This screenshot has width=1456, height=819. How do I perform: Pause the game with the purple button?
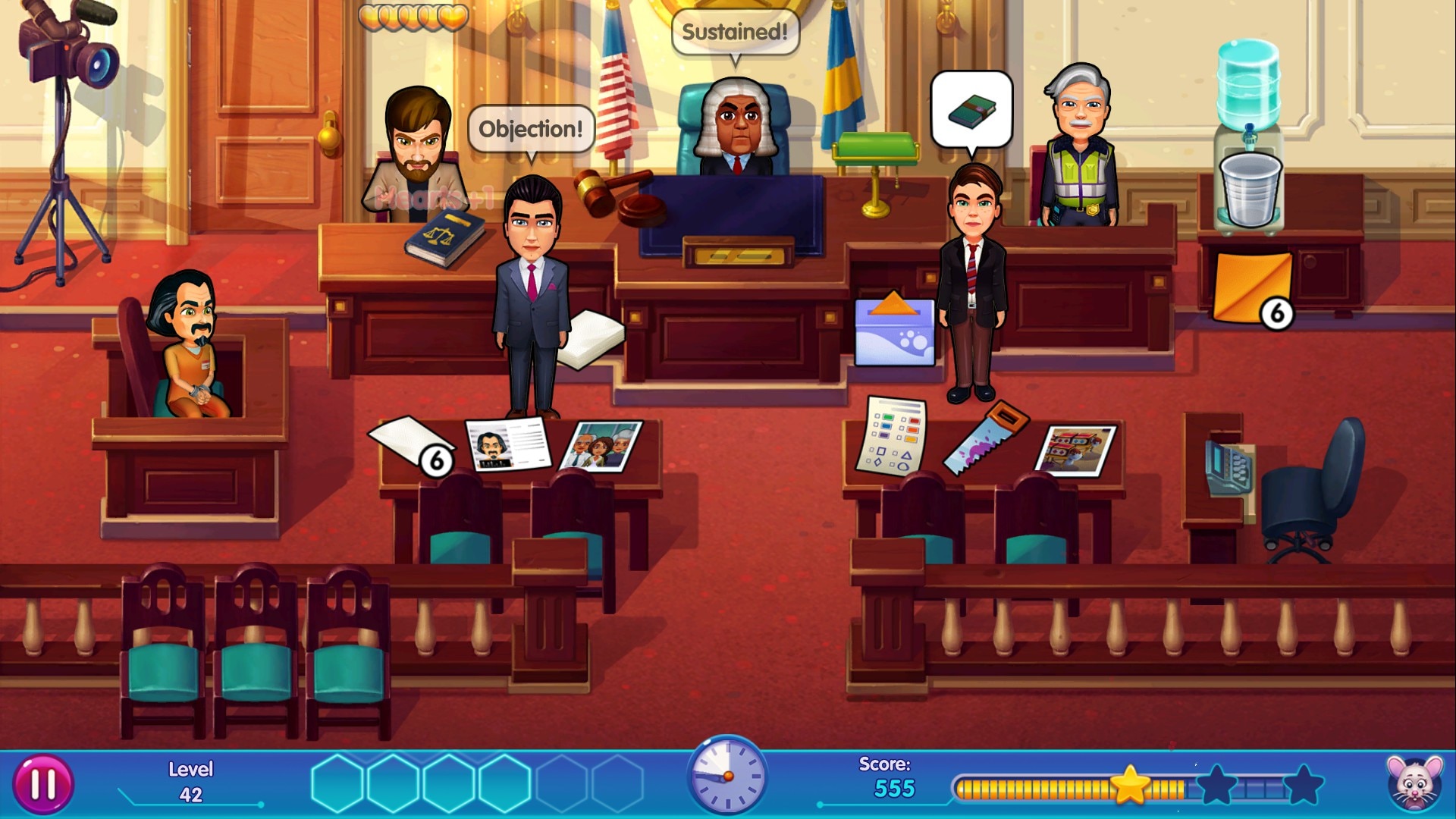pos(43,785)
